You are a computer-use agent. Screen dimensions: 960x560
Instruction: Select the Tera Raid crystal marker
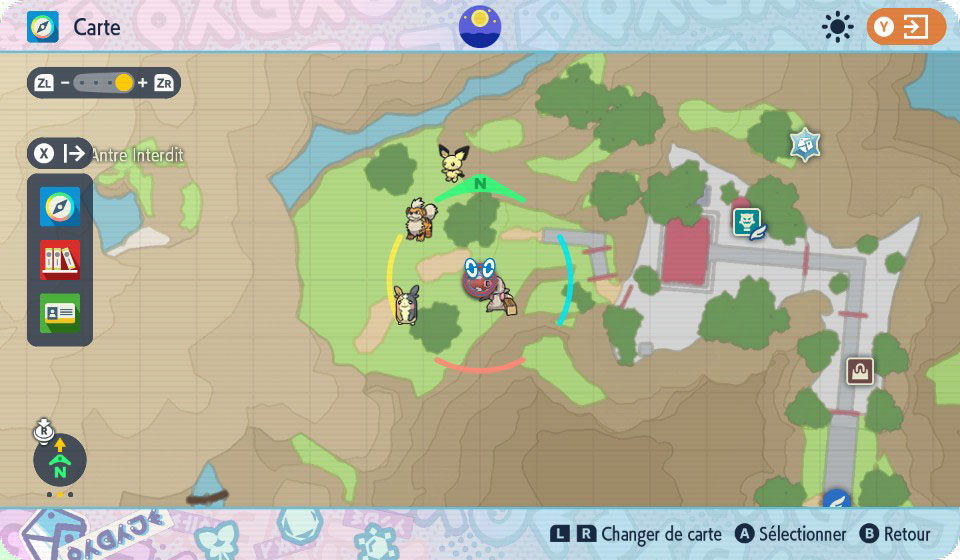tap(805, 145)
